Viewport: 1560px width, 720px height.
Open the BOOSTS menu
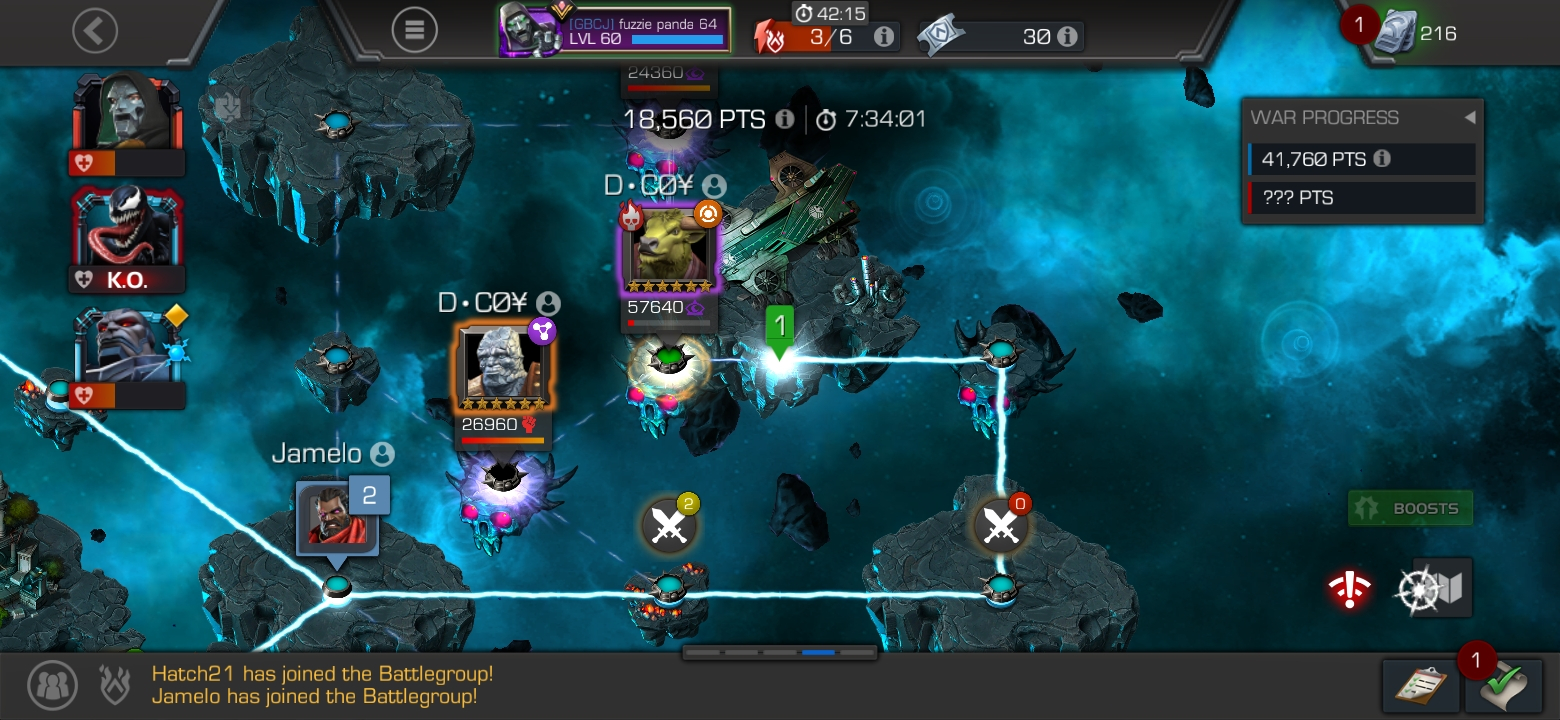tap(1410, 508)
